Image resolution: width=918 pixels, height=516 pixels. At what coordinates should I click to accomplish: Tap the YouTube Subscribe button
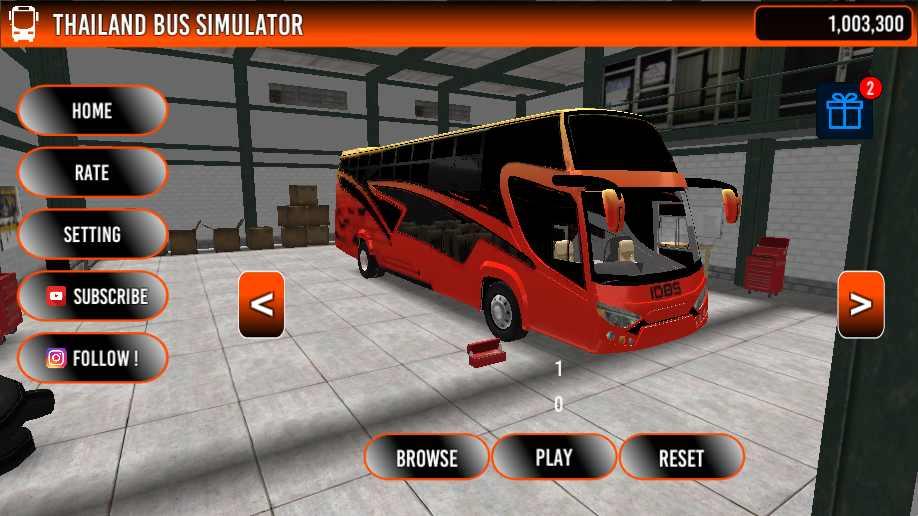(x=92, y=297)
